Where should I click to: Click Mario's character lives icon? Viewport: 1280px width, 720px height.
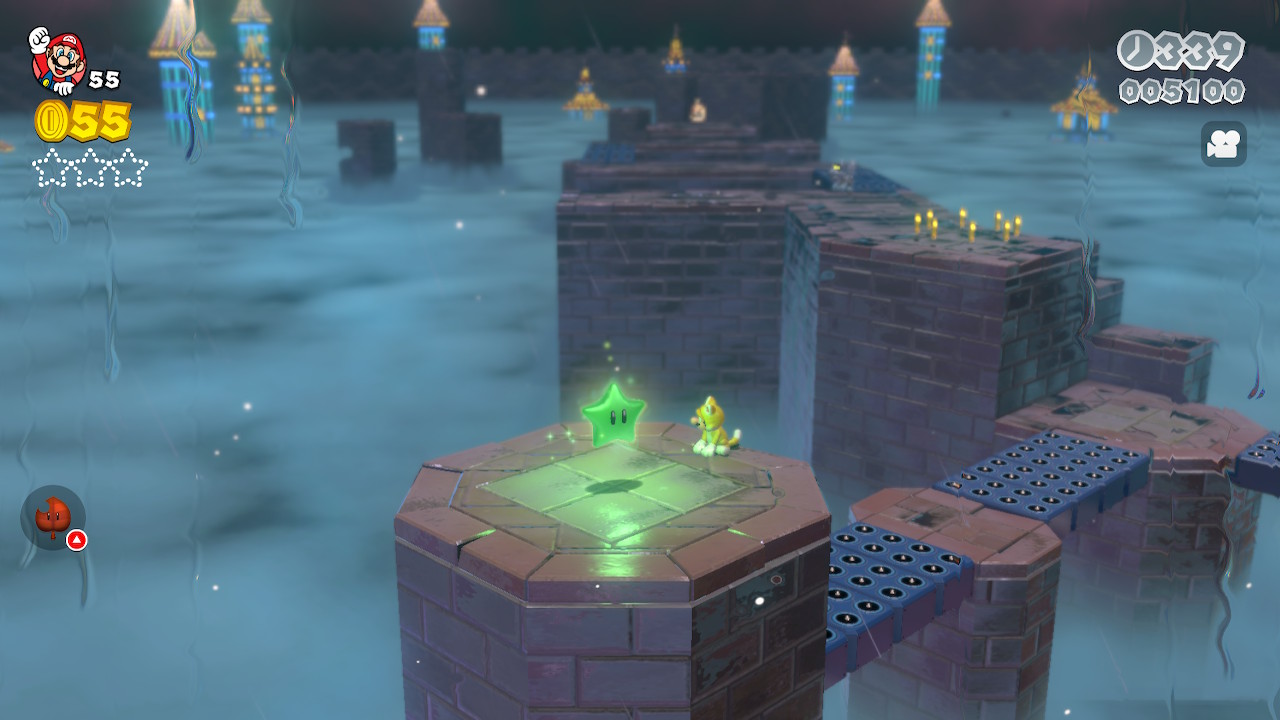coord(58,60)
